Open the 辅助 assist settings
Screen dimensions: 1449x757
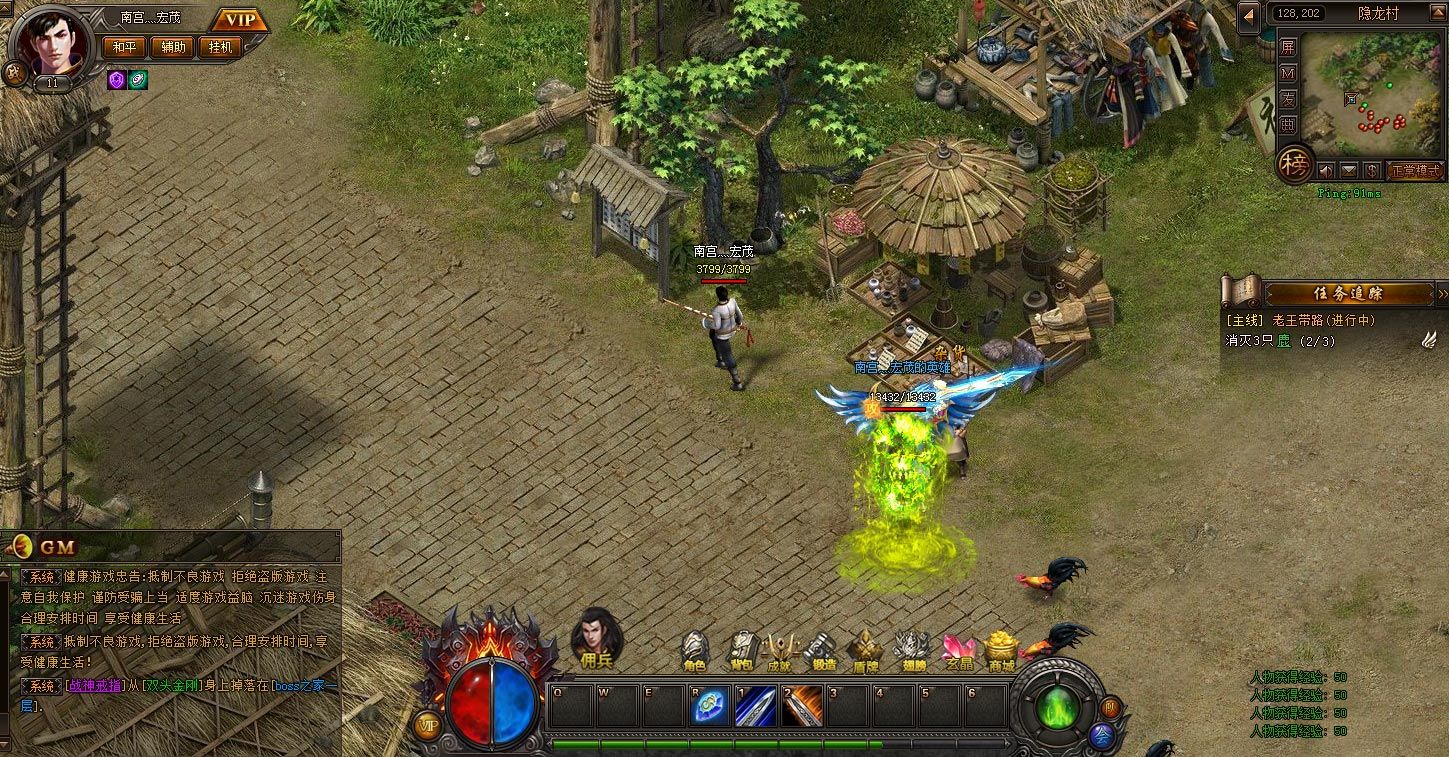tap(173, 47)
